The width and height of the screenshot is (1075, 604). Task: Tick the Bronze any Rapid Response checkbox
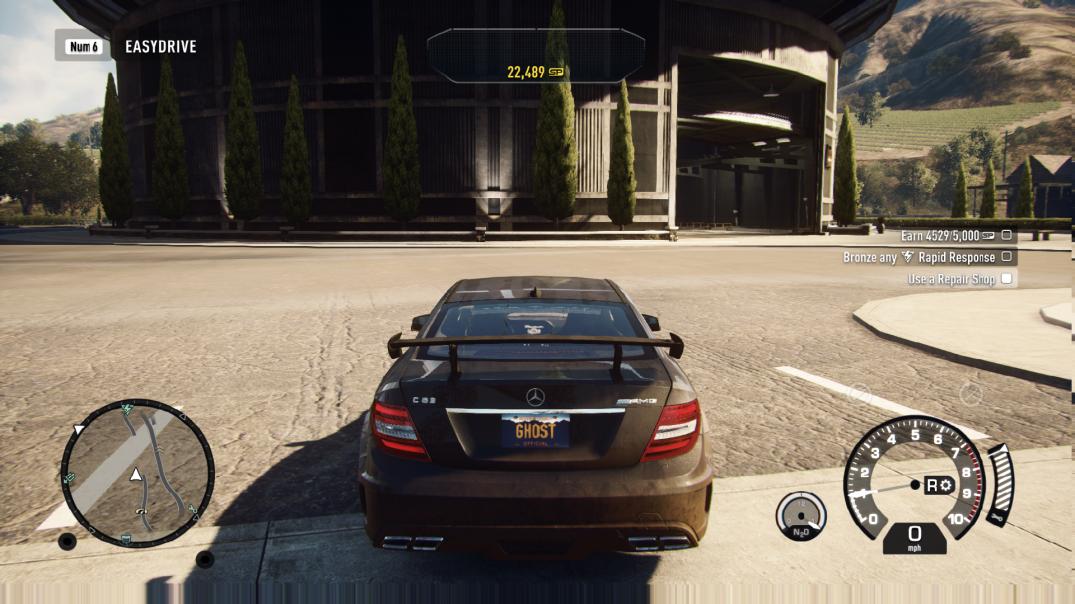(x=1007, y=257)
